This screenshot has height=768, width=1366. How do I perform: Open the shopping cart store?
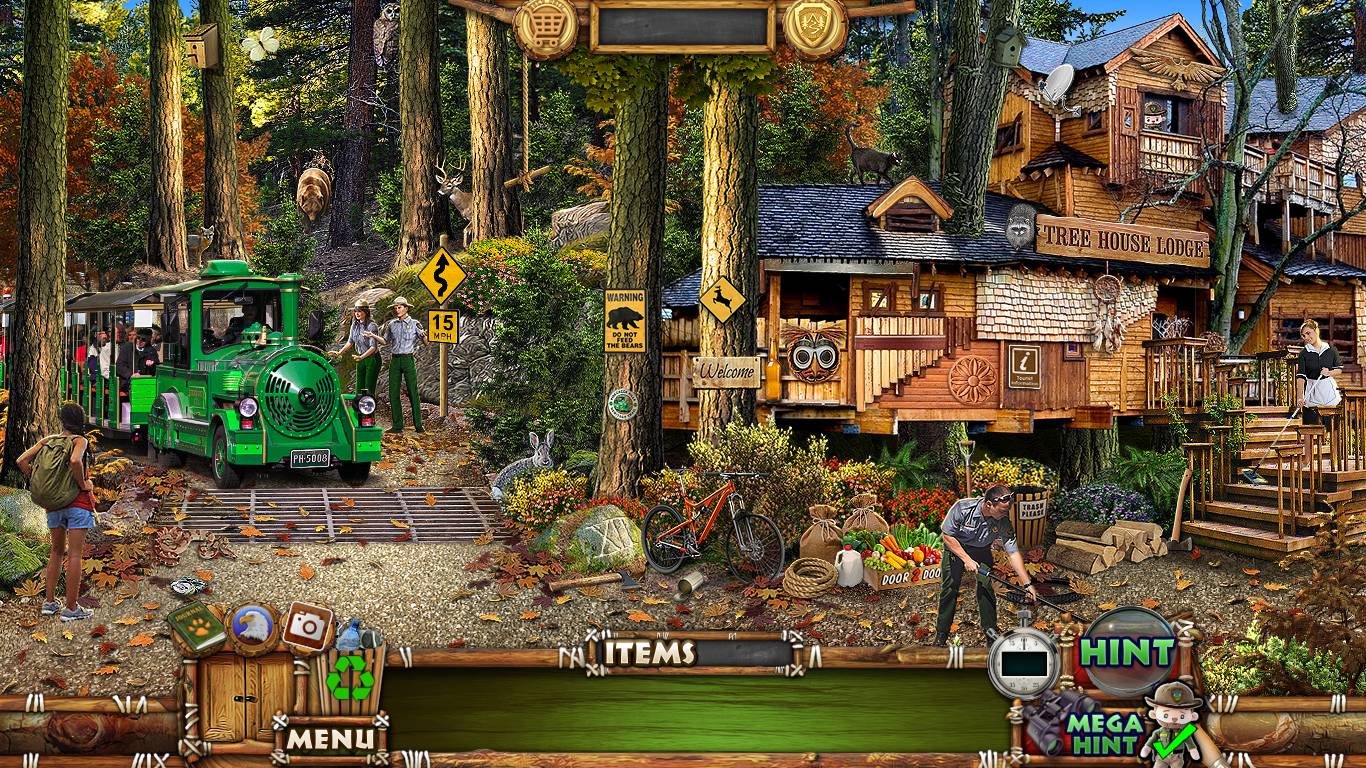pyautogui.click(x=546, y=26)
